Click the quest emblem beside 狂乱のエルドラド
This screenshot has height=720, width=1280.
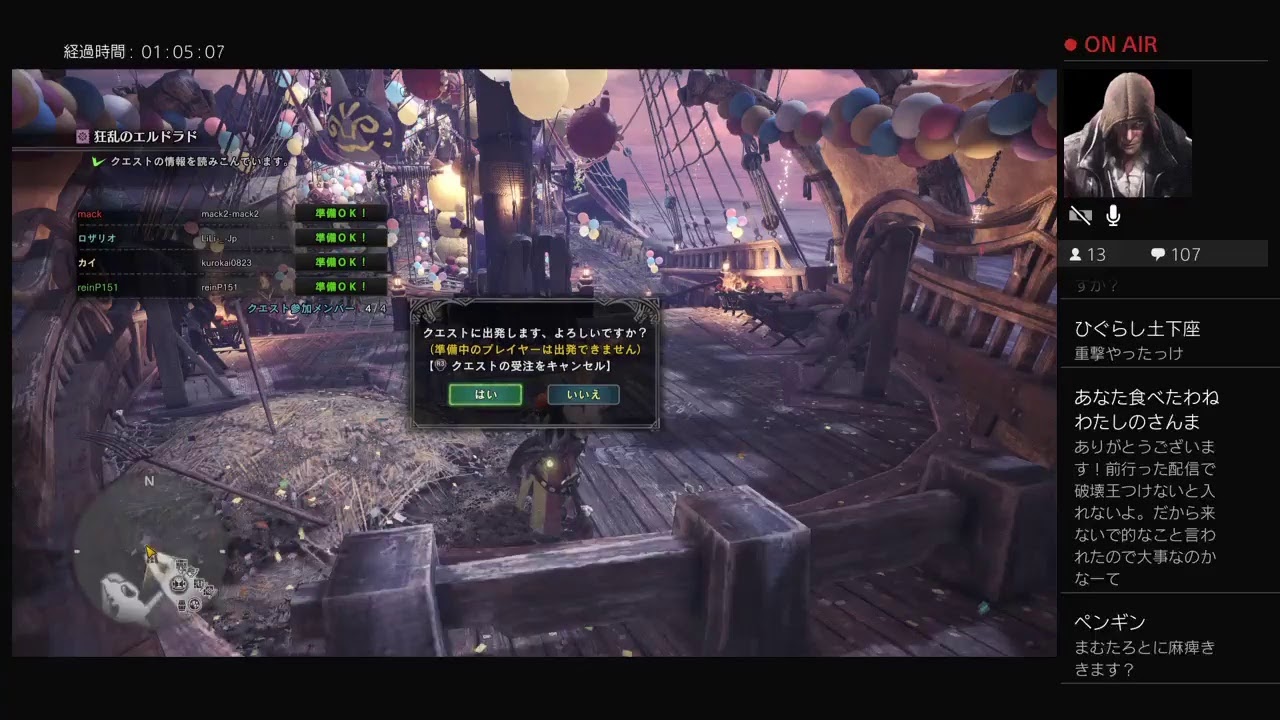(83, 136)
